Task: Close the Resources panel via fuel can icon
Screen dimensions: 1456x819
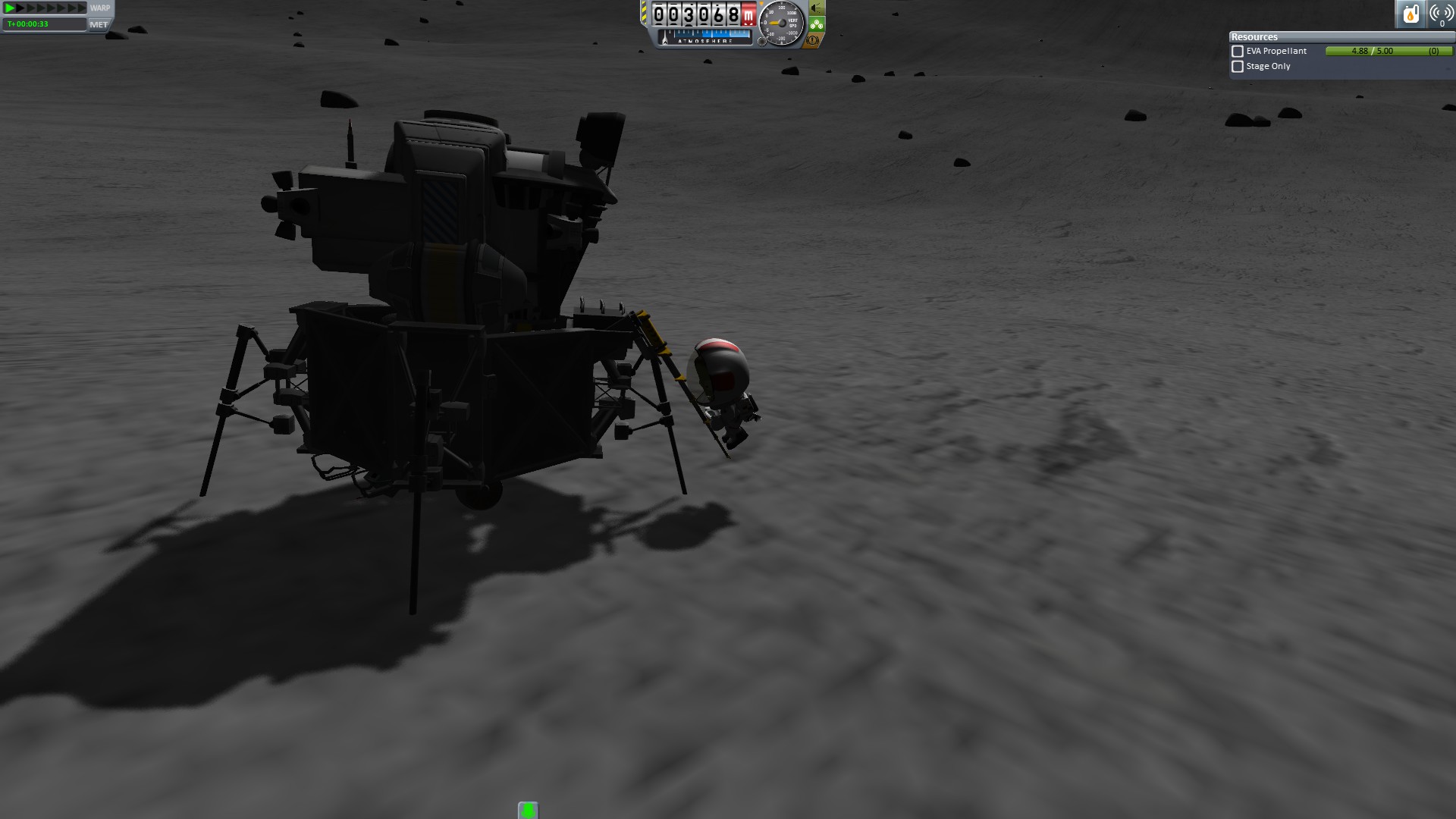Action: click(x=1410, y=14)
